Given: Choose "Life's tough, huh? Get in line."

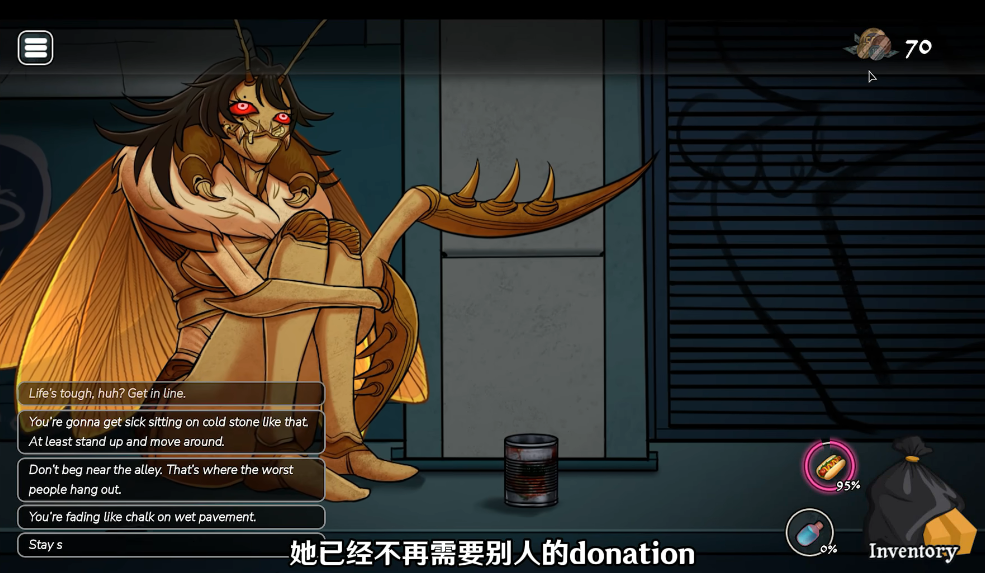Looking at the screenshot, I should 171,394.
